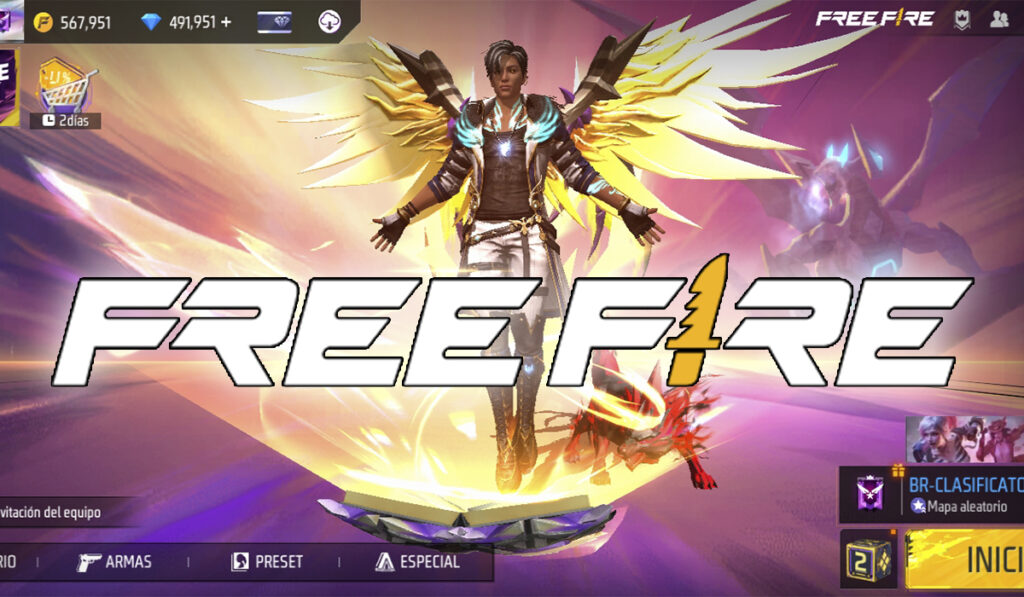Click the yellow dice team-size button
This screenshot has height=597, width=1024.
[x=868, y=560]
